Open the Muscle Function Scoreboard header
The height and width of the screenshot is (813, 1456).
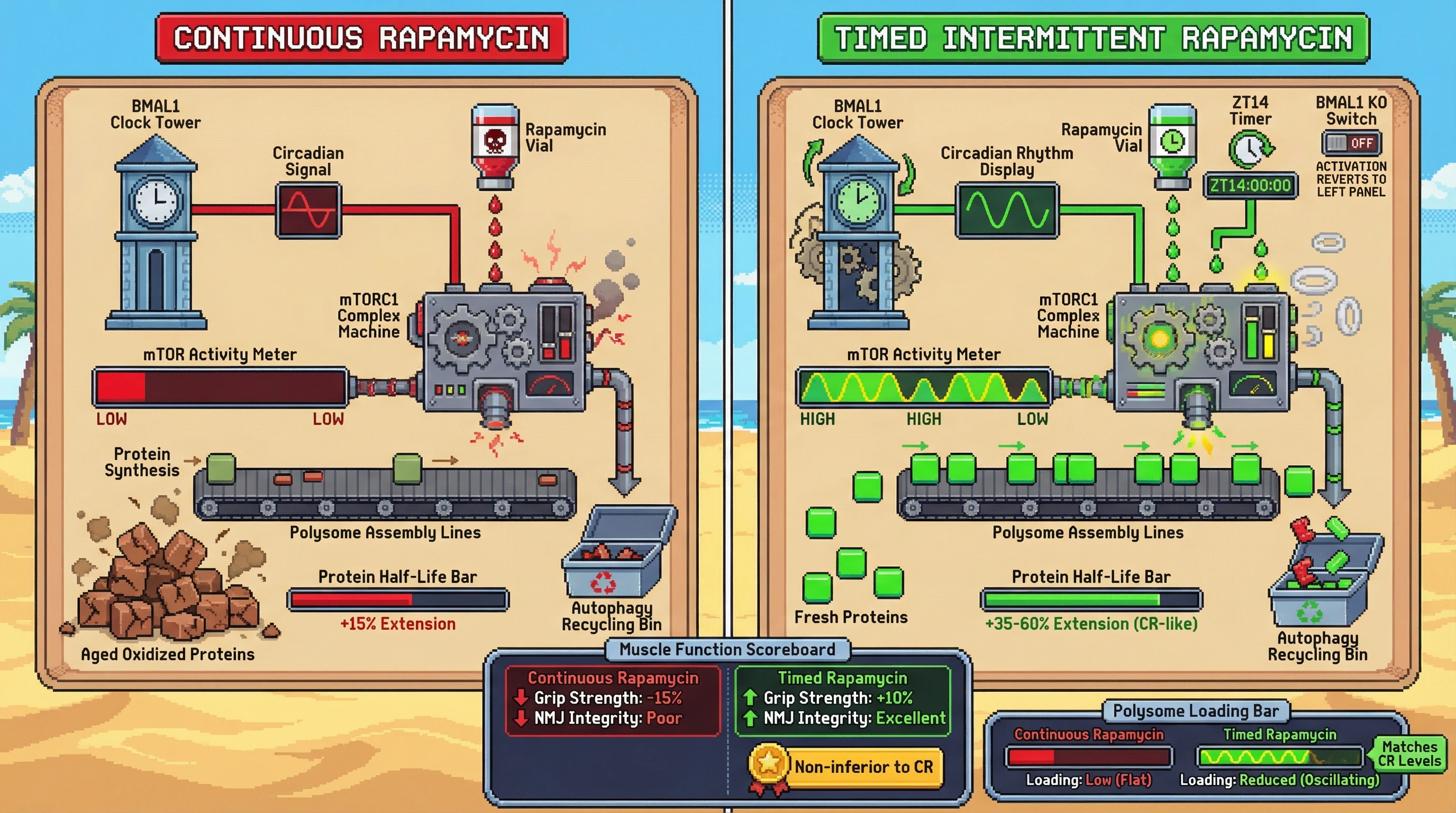[727, 649]
